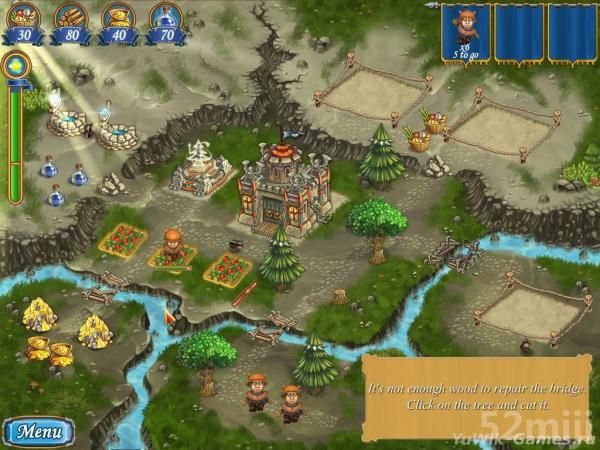This screenshot has width=600, height=450.
Task: Open the Menu button
Action: 40,433
